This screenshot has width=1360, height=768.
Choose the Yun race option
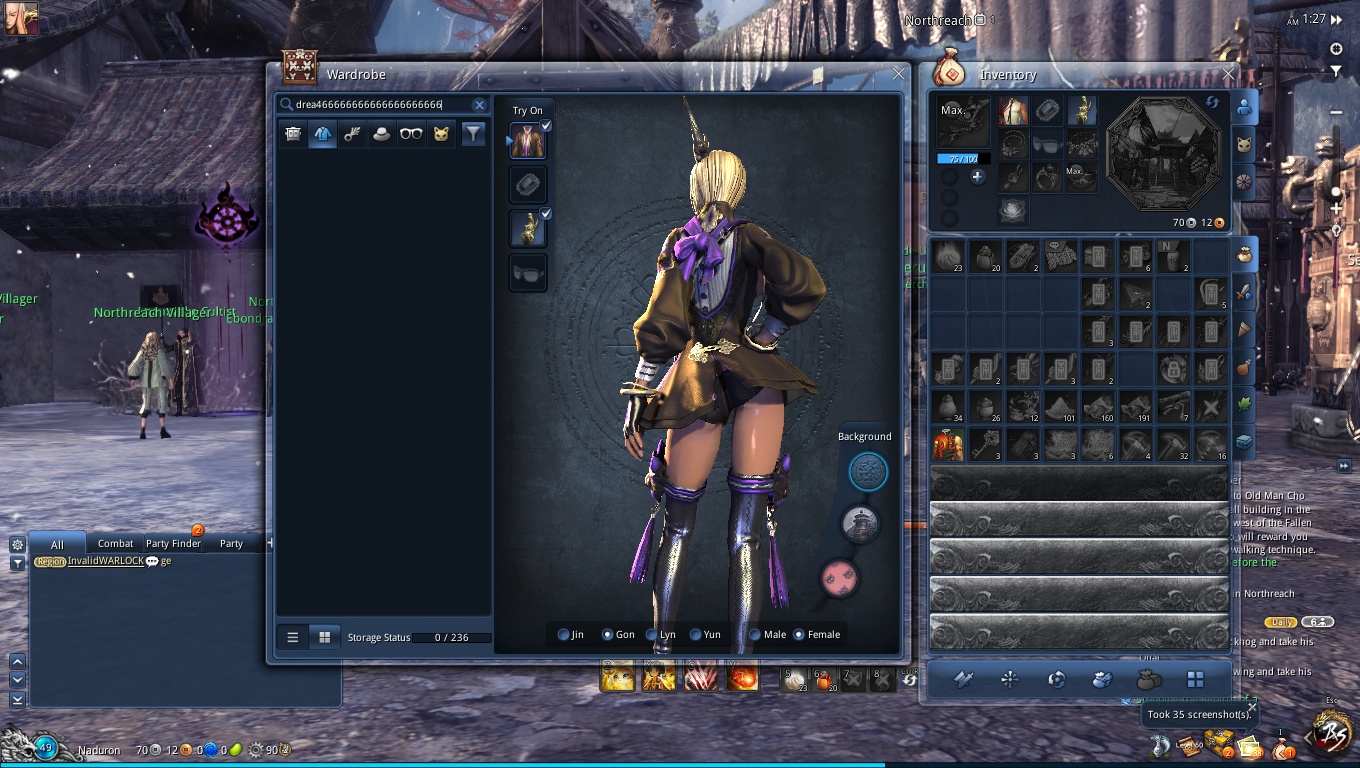697,635
